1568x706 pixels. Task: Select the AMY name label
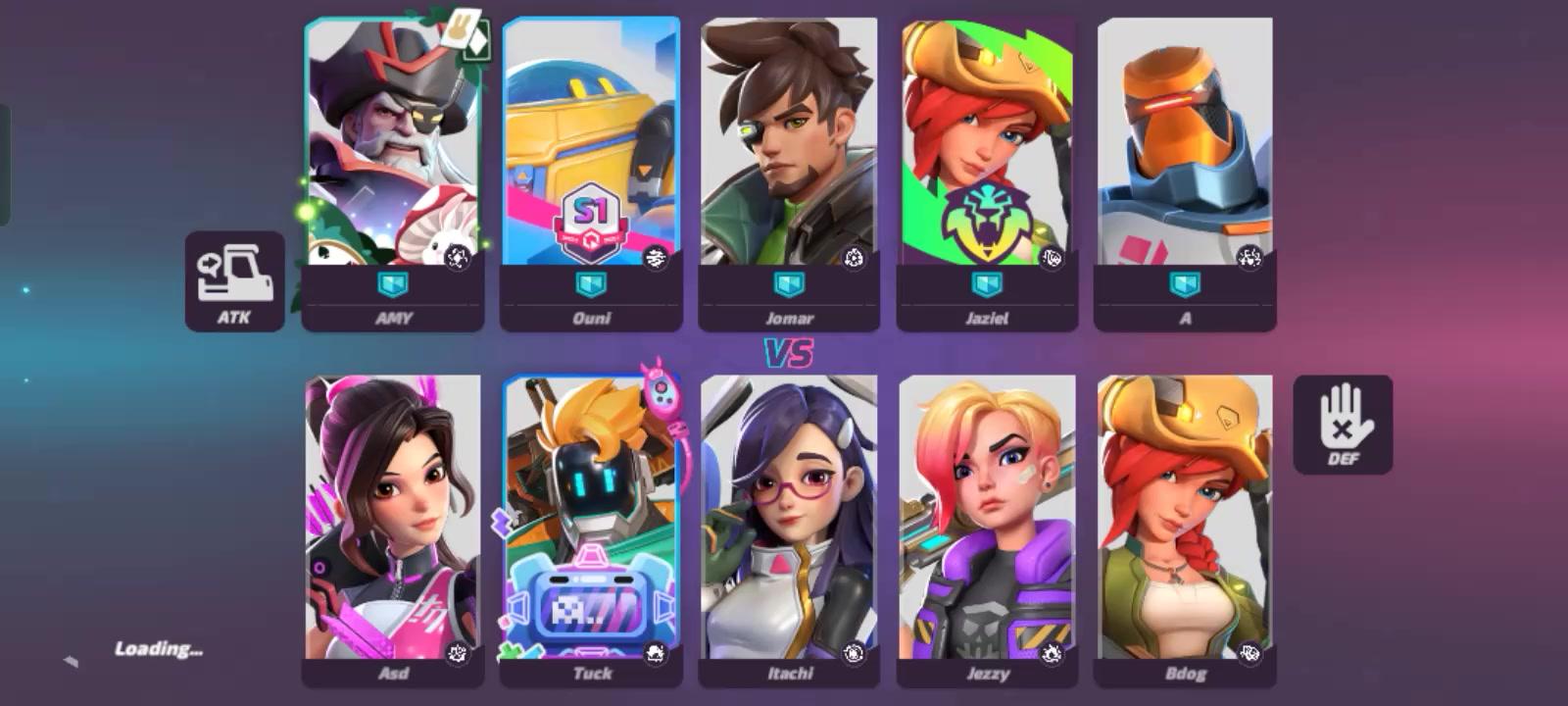tap(393, 318)
